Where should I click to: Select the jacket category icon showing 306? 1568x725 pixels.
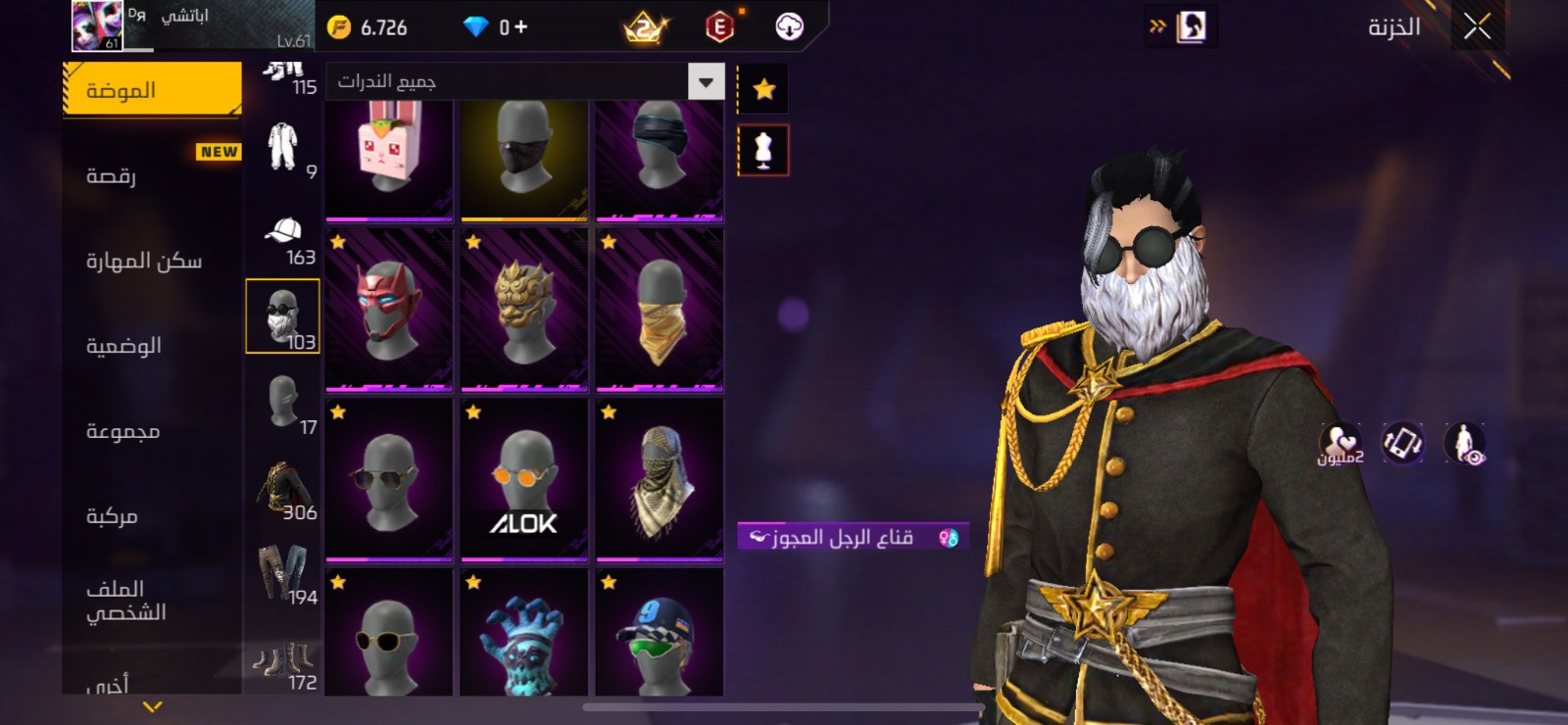[283, 485]
